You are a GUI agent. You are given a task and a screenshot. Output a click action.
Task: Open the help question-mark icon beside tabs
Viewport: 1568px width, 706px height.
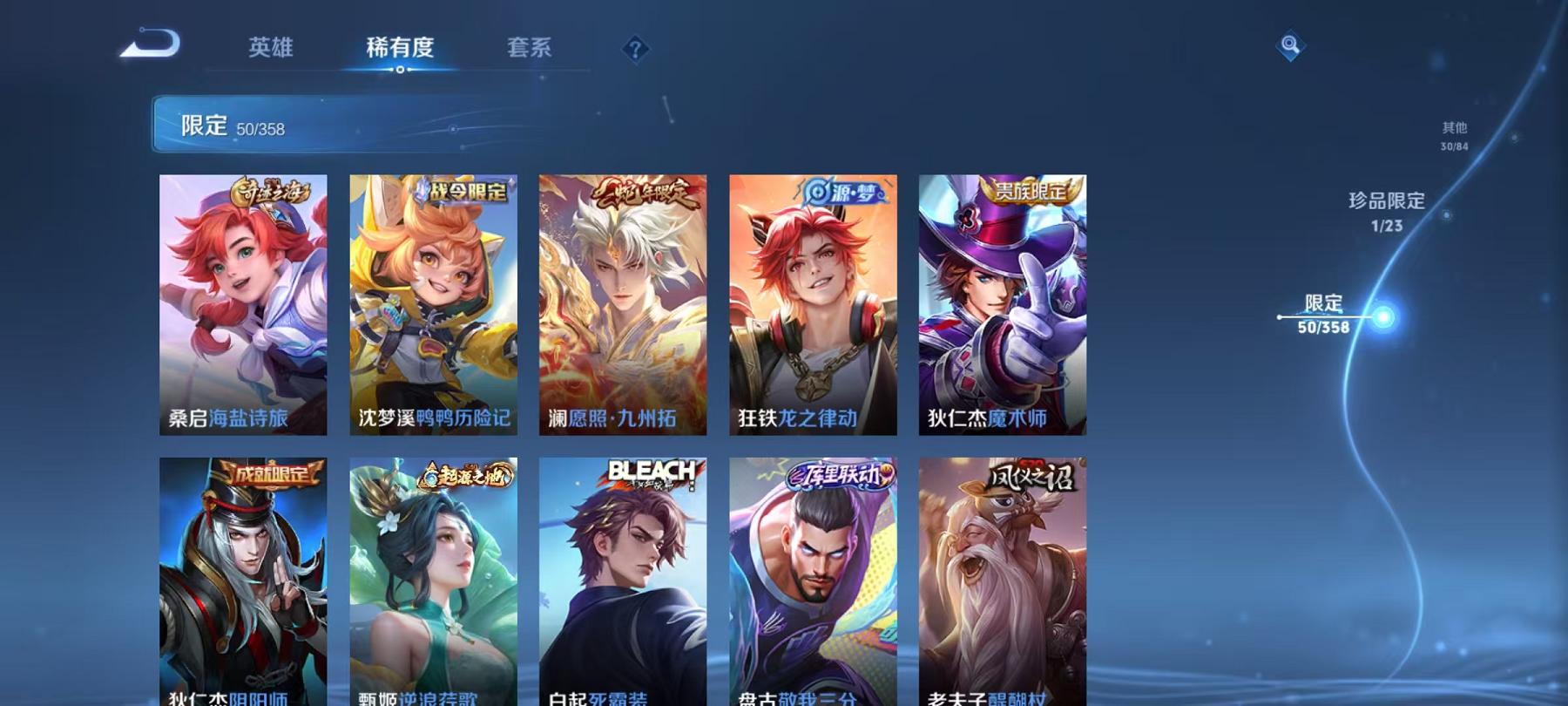pos(635,49)
